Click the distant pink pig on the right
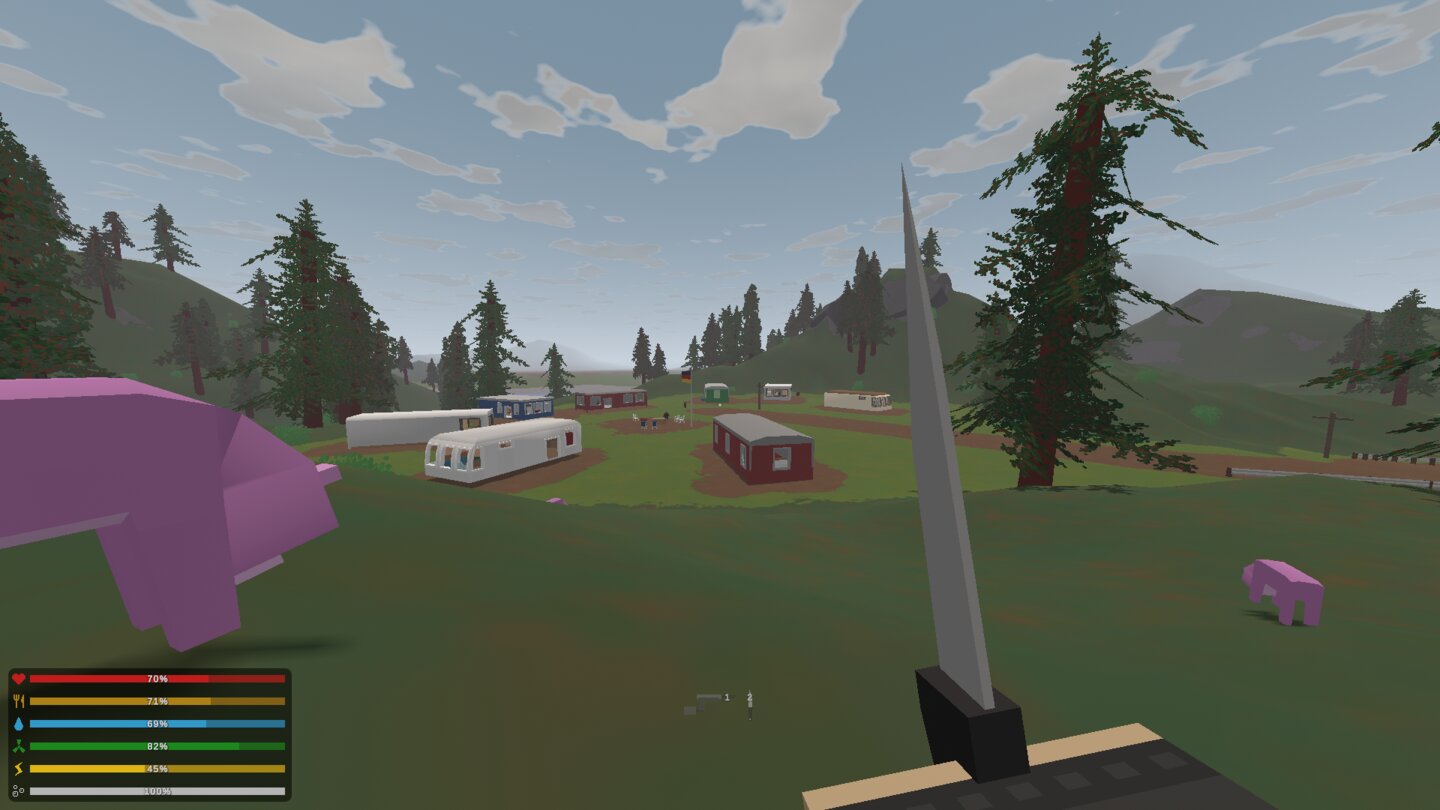This screenshot has height=810, width=1440. tap(1283, 583)
